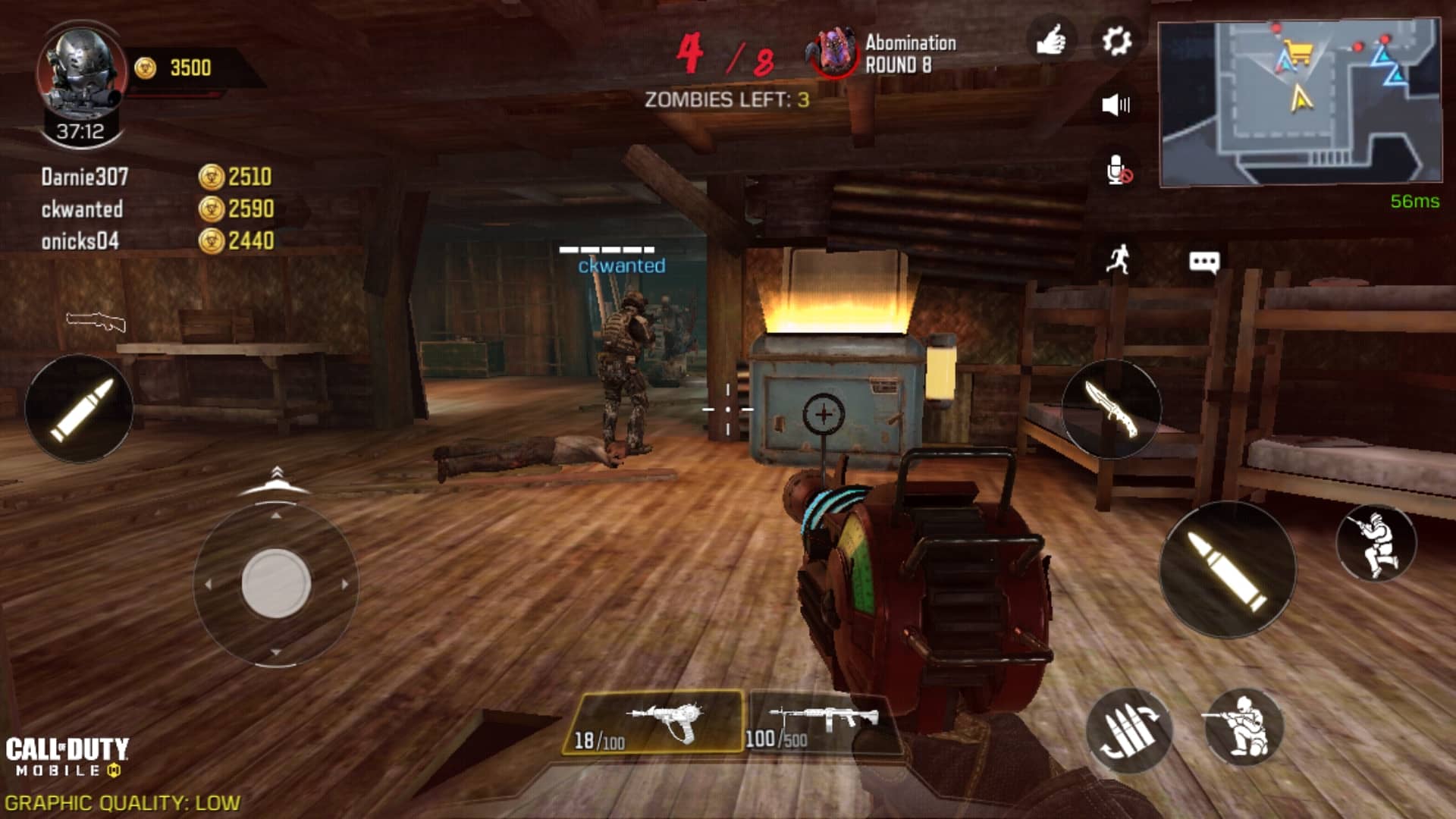
Task: Crouch using the kneeling soldier button
Action: [1243, 726]
